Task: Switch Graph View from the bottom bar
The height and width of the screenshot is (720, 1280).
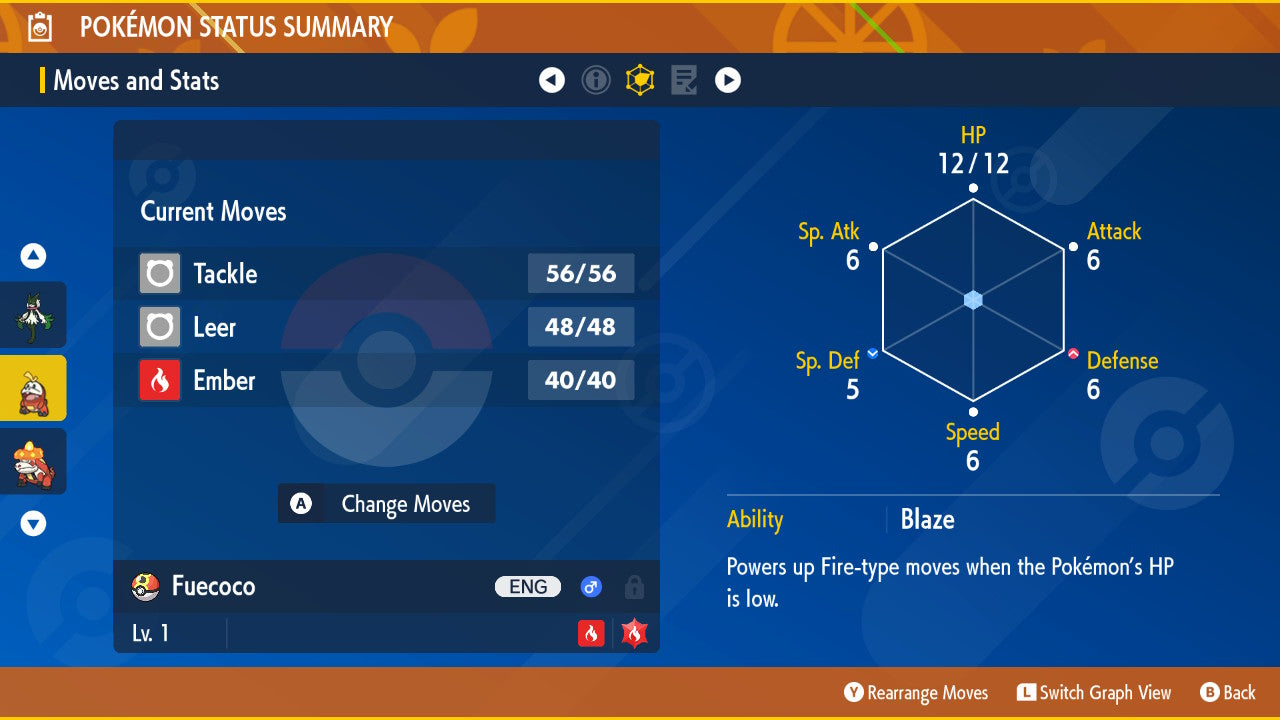Action: coord(1094,692)
